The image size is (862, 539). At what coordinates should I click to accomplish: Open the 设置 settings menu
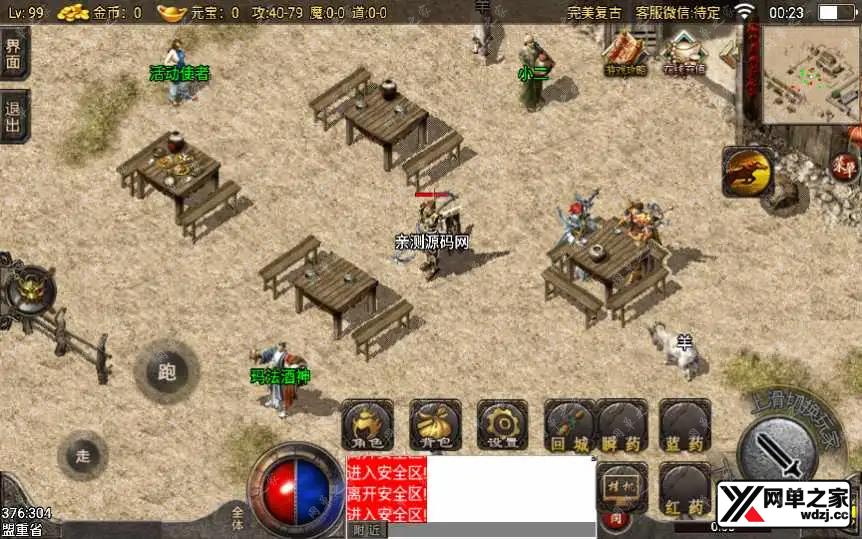click(x=502, y=425)
